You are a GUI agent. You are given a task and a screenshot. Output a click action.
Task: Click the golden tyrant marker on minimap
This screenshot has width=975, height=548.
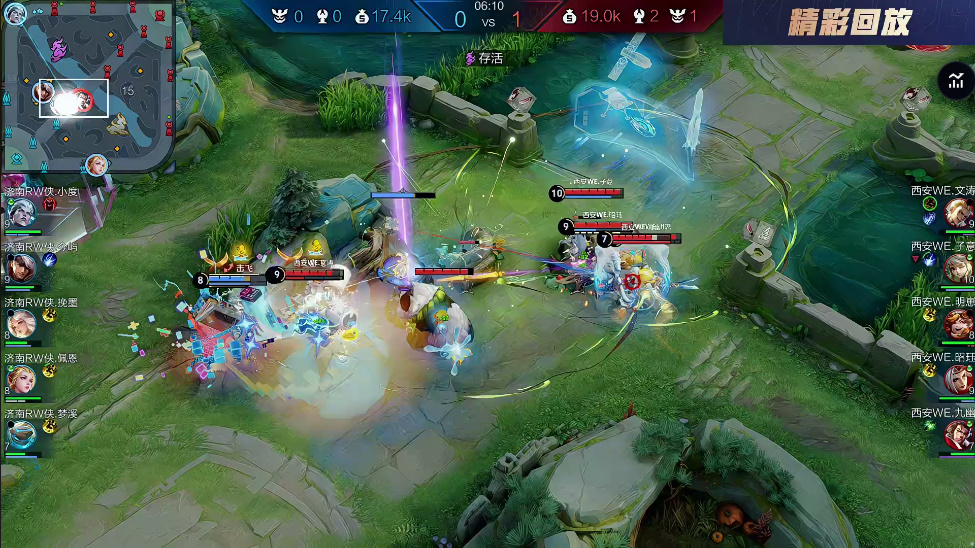(118, 123)
